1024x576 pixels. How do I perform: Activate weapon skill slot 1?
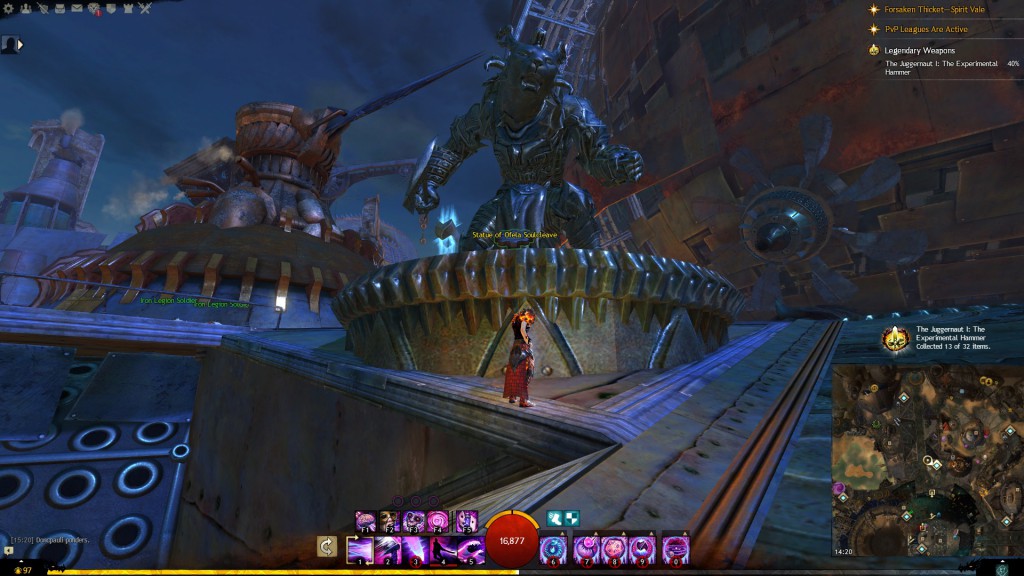coord(359,550)
